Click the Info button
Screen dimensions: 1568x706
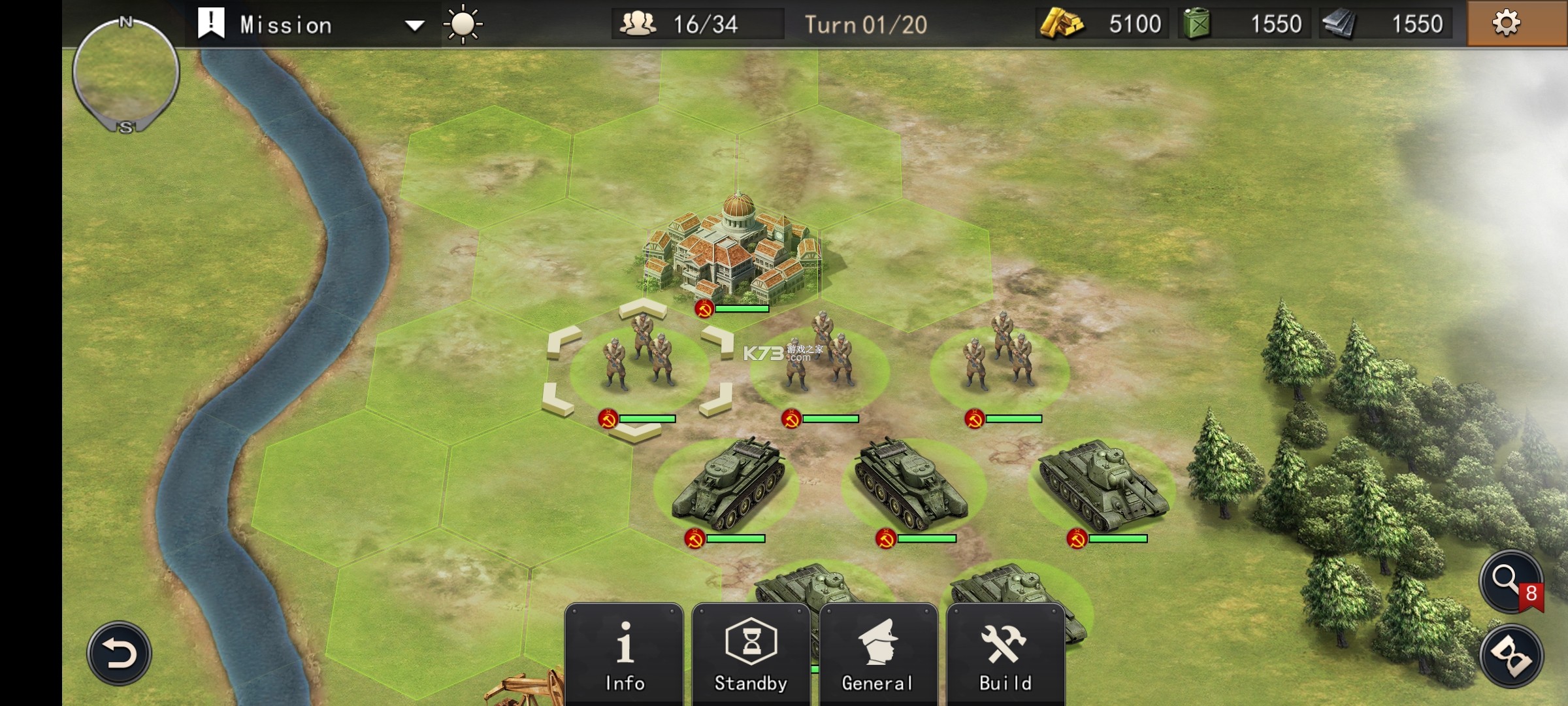(624, 655)
